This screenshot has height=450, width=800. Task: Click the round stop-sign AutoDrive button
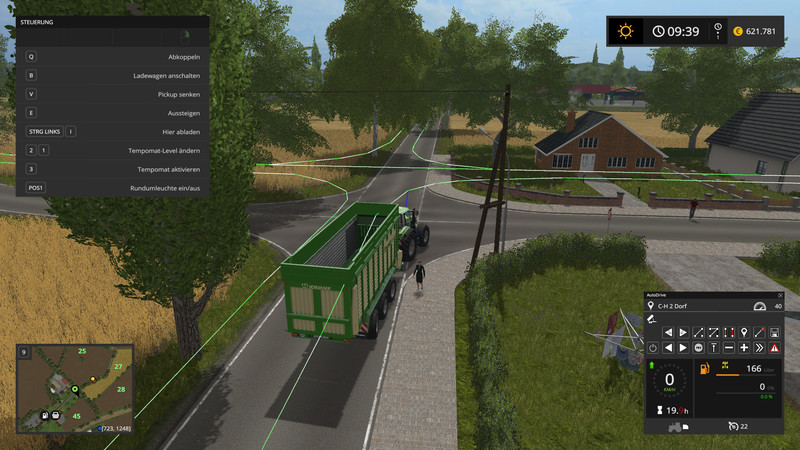(x=698, y=347)
